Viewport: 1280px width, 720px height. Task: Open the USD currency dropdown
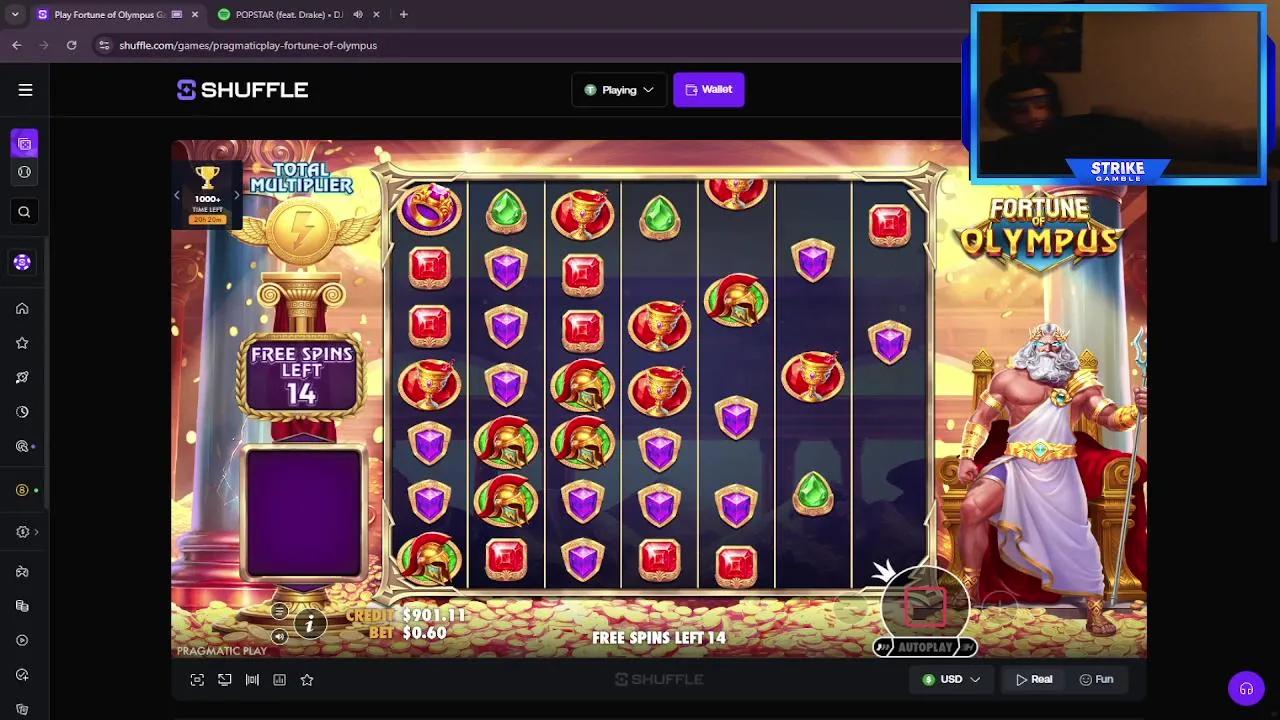point(950,679)
